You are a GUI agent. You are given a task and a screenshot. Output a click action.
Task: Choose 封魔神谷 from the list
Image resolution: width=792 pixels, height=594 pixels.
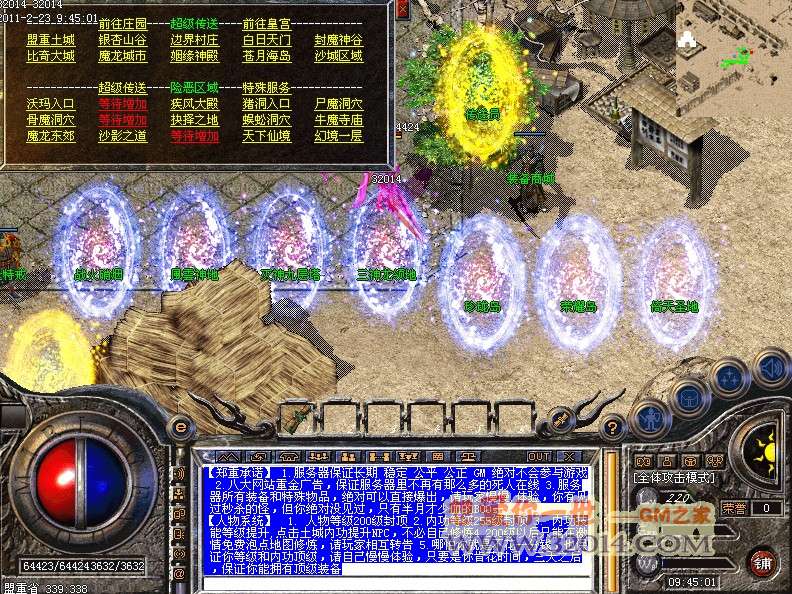coord(338,40)
